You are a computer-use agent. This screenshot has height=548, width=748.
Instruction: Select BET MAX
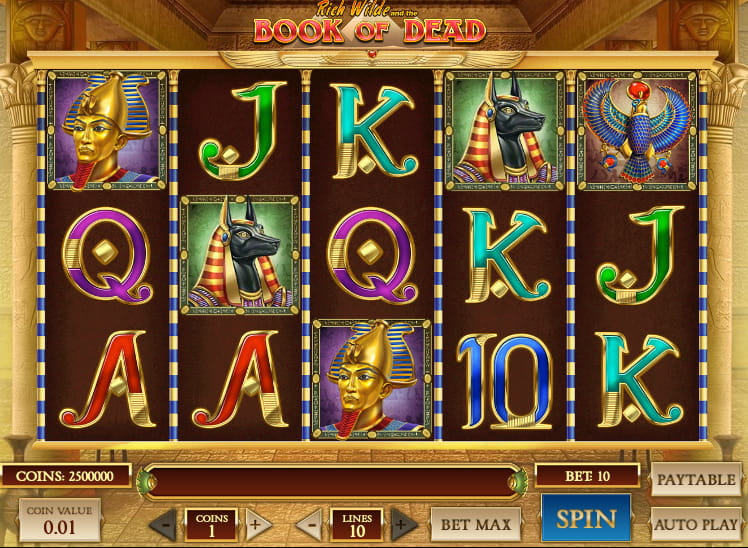click(x=477, y=523)
